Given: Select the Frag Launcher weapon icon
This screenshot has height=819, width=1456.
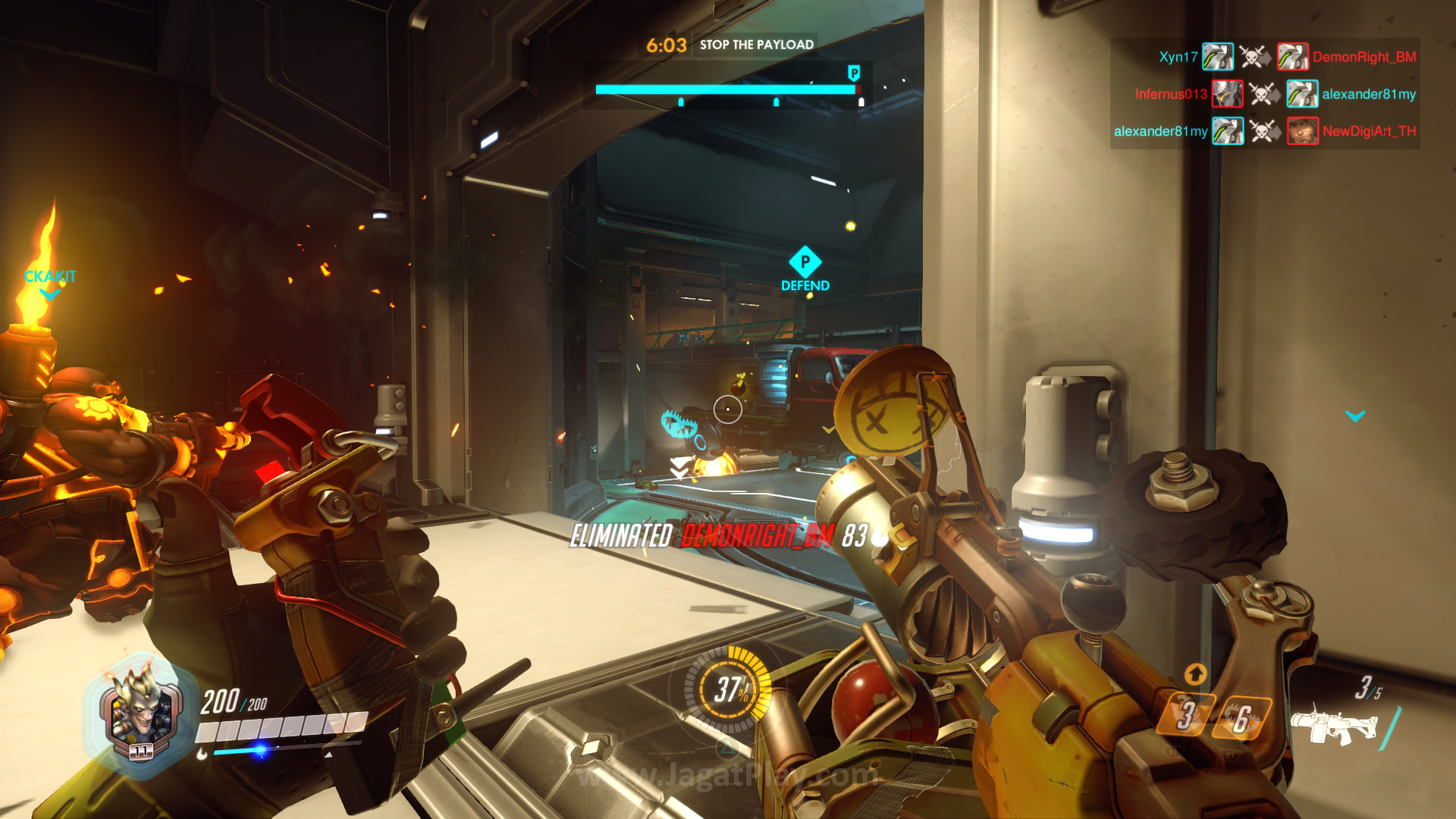Looking at the screenshot, I should pos(1335,726).
